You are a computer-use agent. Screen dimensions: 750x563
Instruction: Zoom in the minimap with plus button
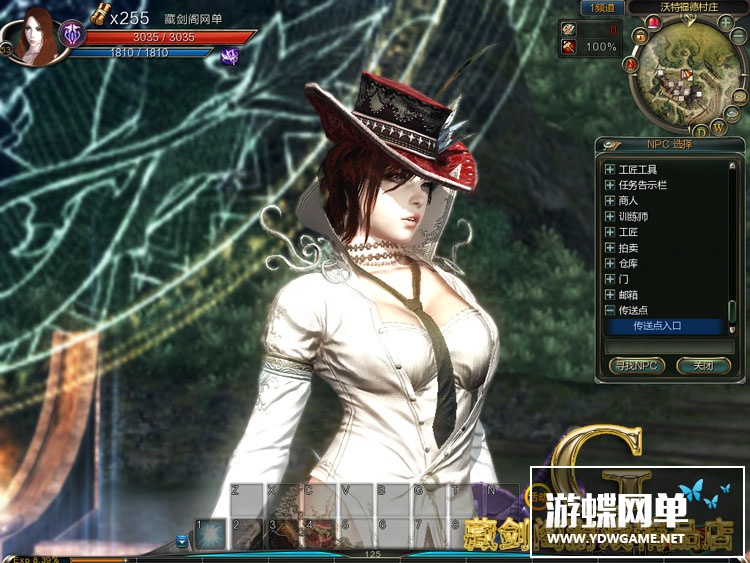(x=724, y=22)
